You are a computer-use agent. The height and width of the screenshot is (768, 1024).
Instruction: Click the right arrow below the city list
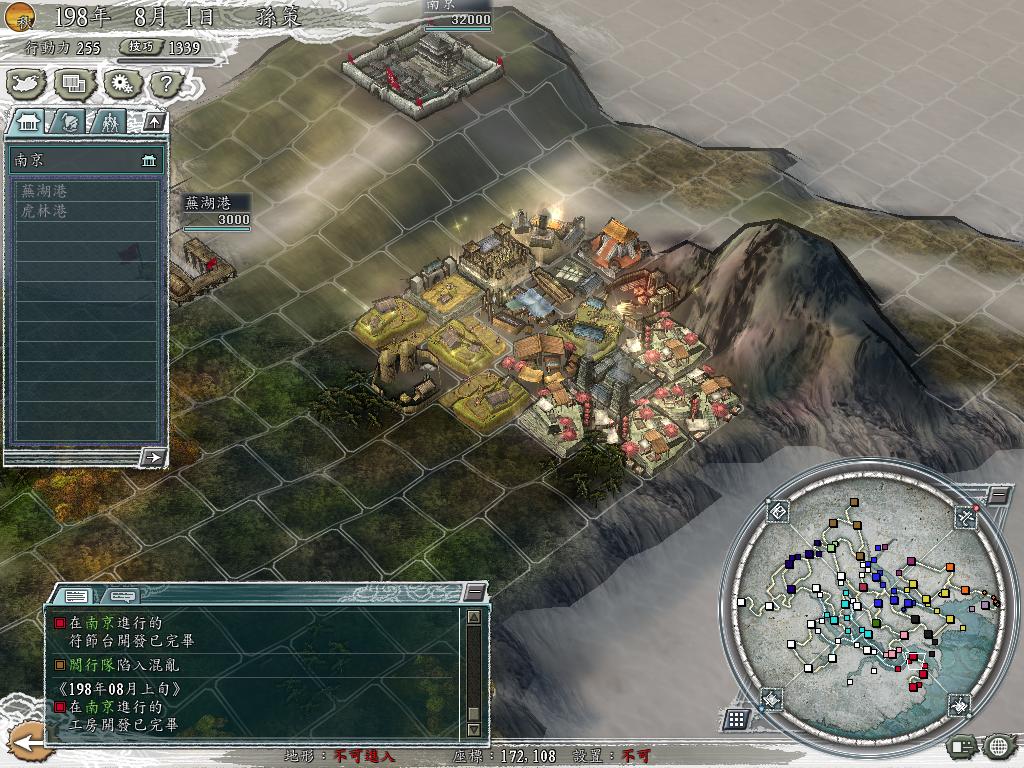[x=153, y=457]
